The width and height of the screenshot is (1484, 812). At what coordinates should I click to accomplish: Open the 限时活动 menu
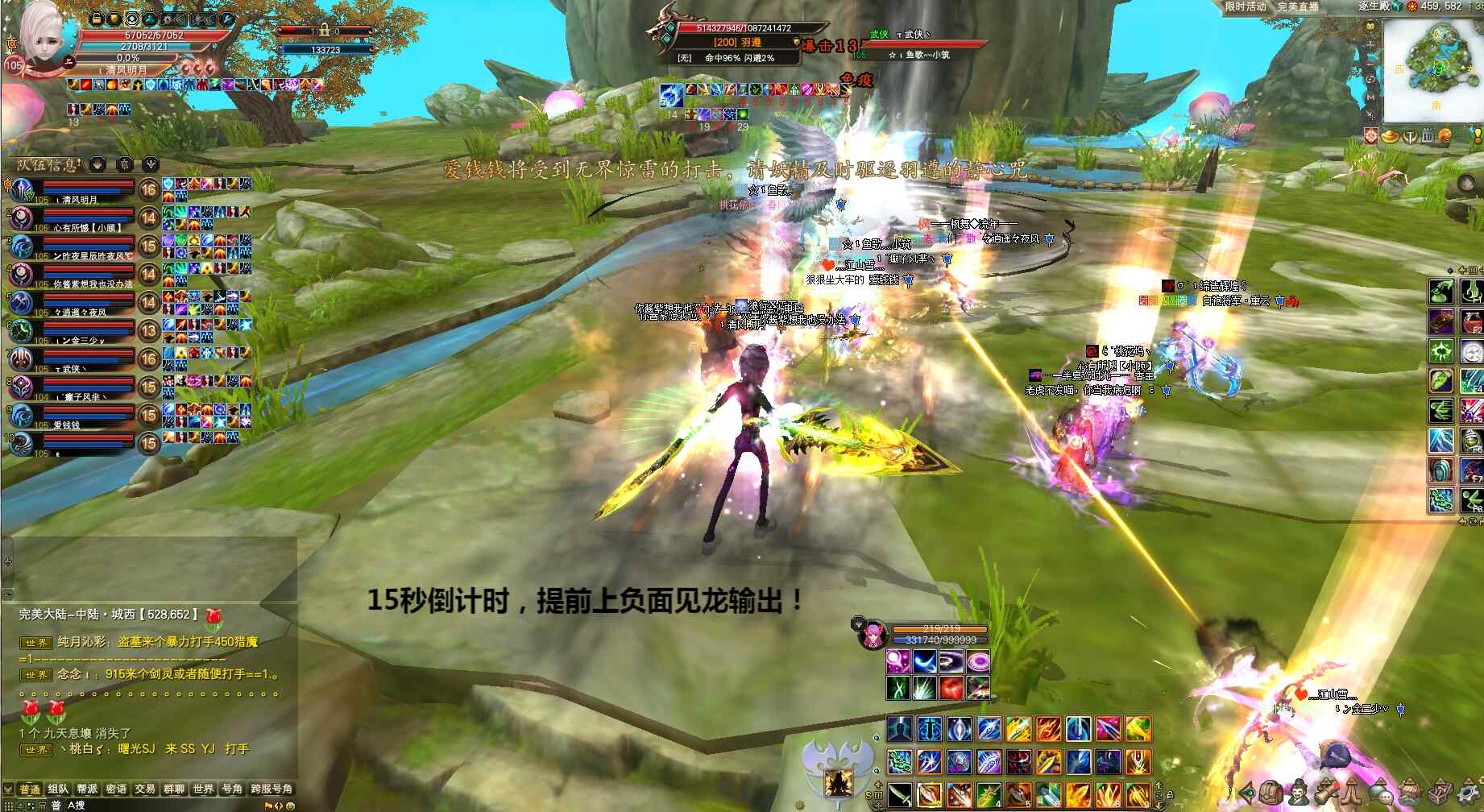1246,6
